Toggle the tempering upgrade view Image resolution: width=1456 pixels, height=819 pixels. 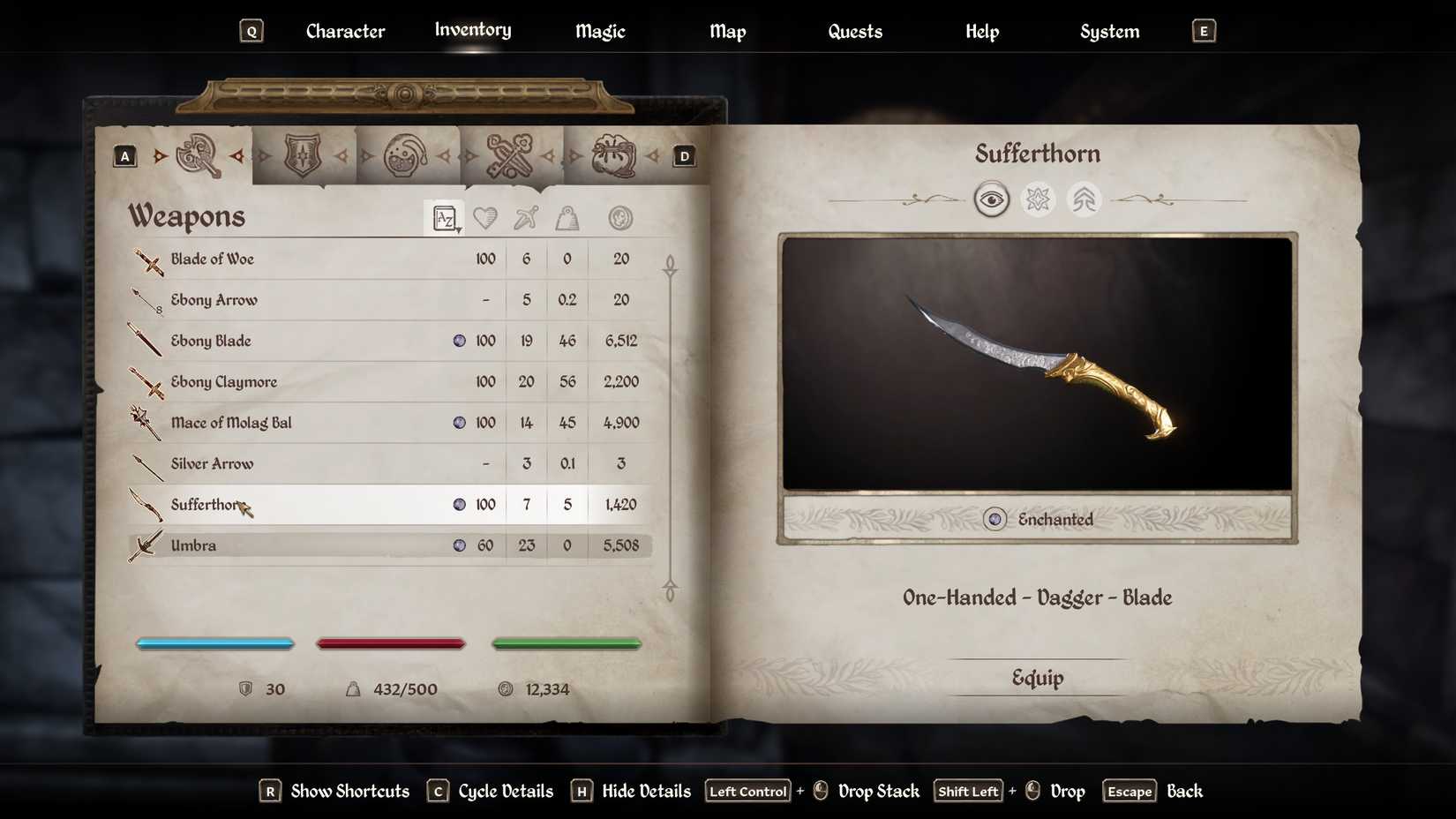click(1084, 199)
